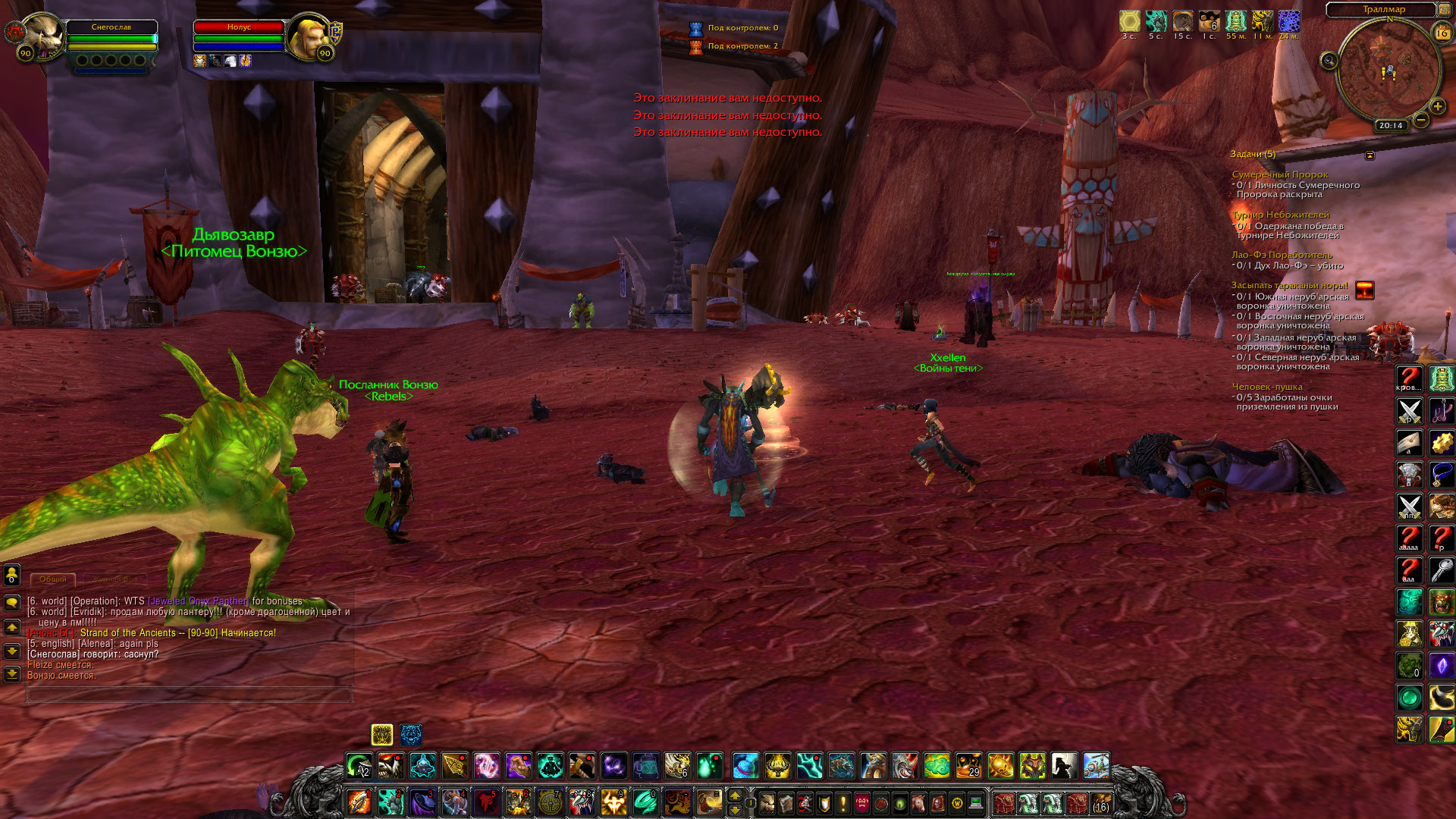Switch to the Общий chat tab
The image size is (1456, 819).
click(53, 579)
